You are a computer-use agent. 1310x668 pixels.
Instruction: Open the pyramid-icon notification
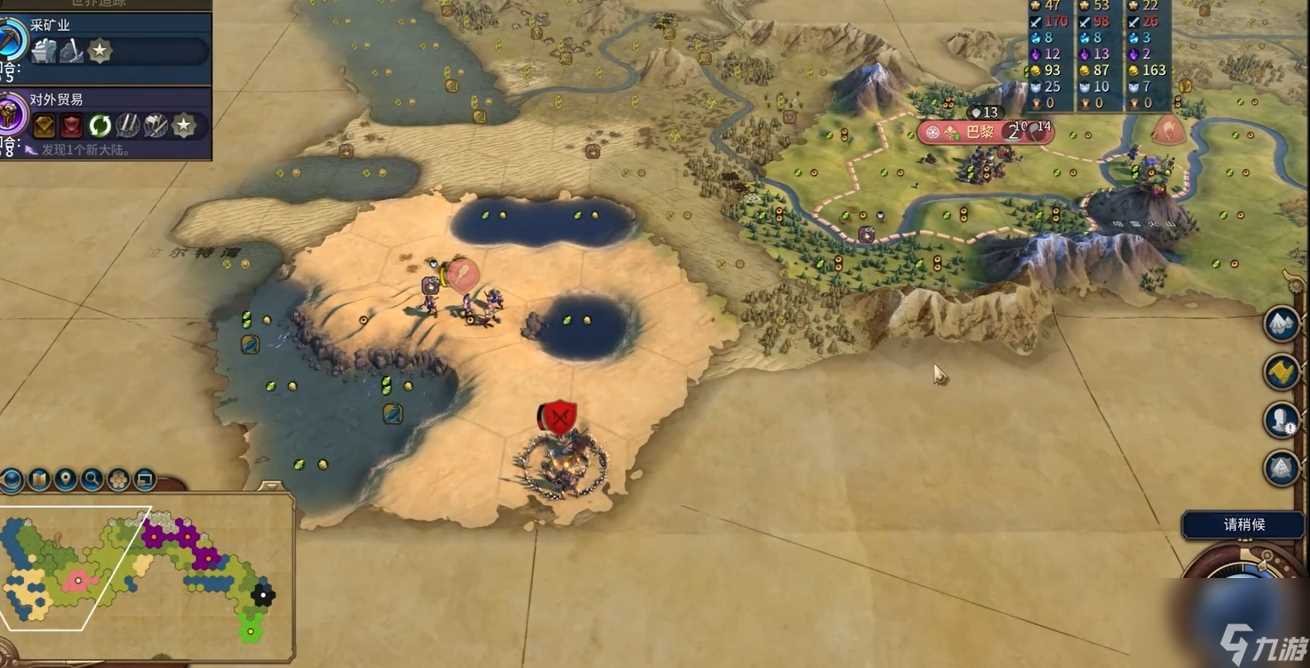click(1281, 468)
